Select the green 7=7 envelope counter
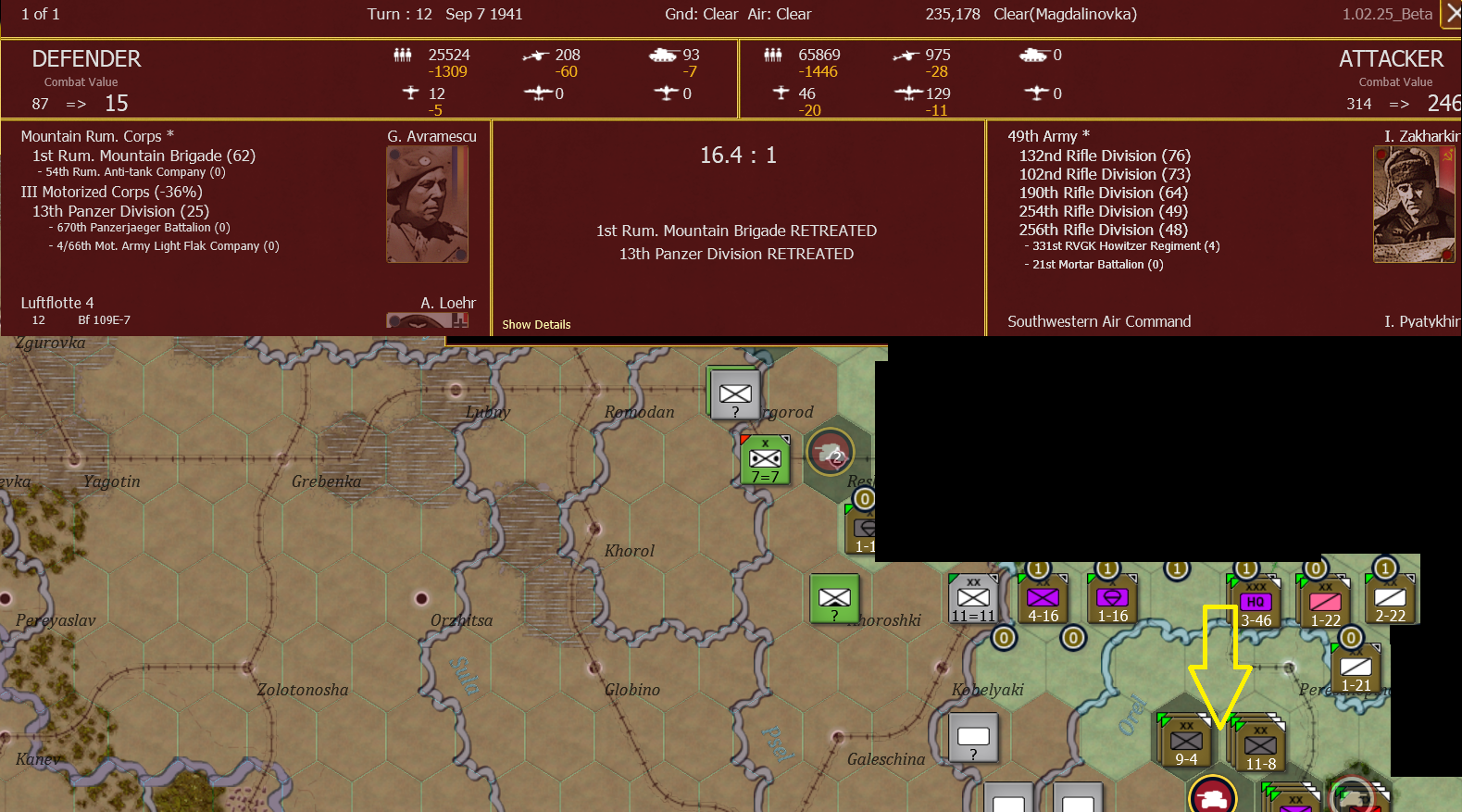Screen dimensions: 1462x812 764,456
